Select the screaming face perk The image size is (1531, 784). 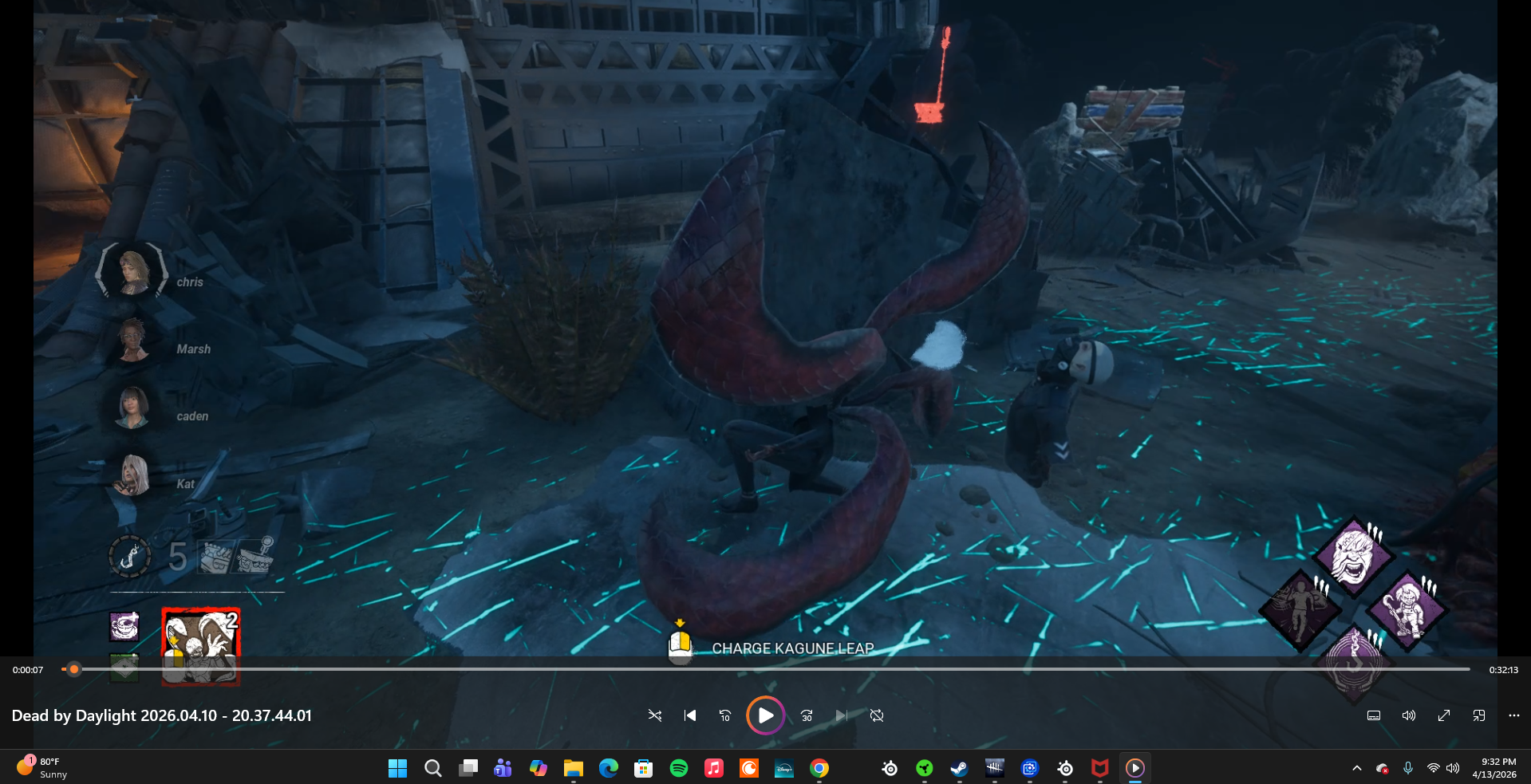[1353, 556]
